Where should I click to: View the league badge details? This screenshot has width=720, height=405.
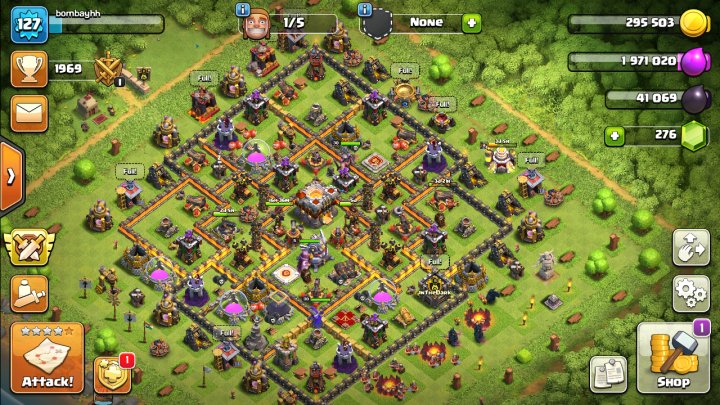click(x=107, y=70)
